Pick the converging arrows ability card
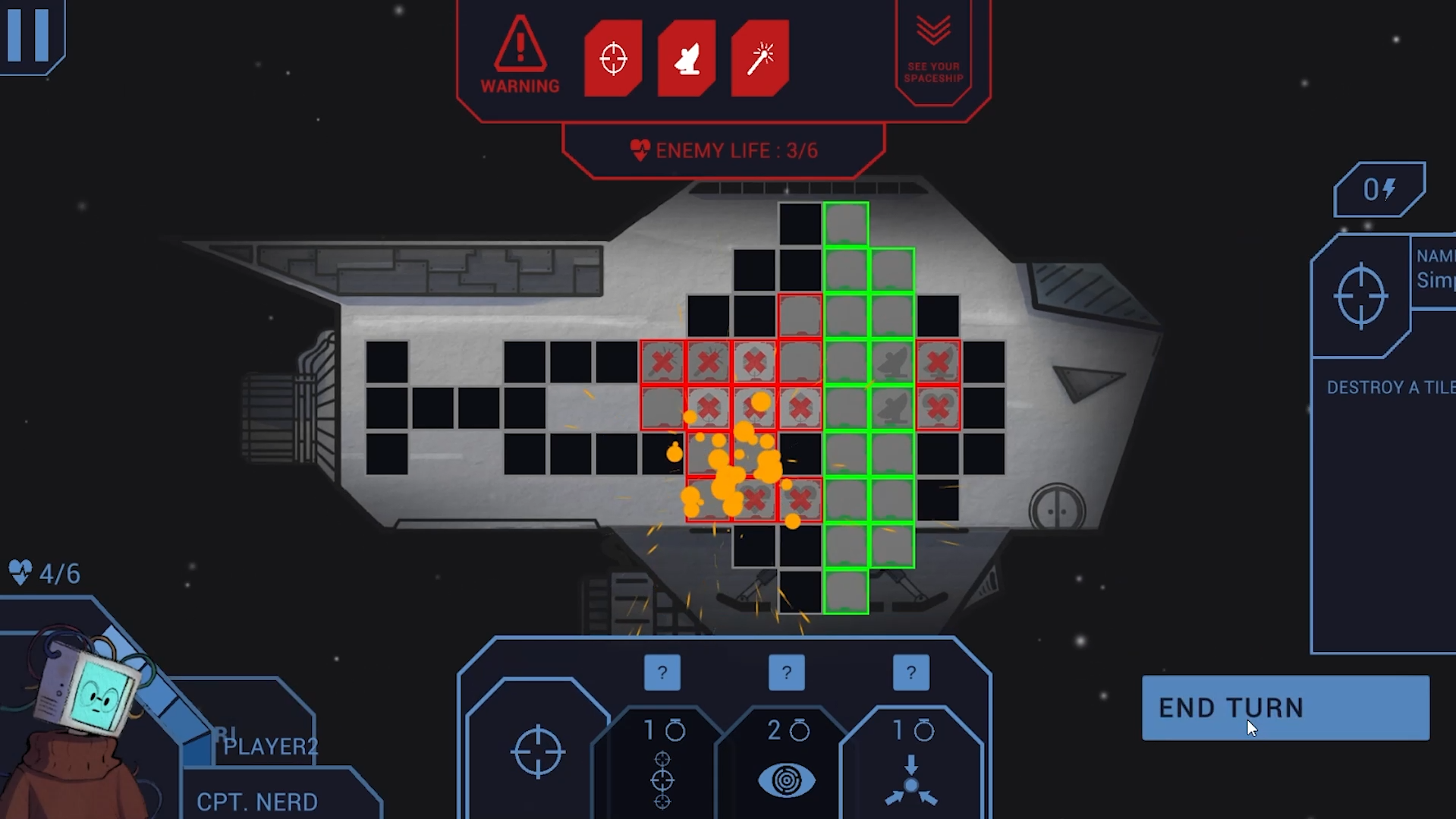Screen dimensions: 1456x819 [x=911, y=767]
